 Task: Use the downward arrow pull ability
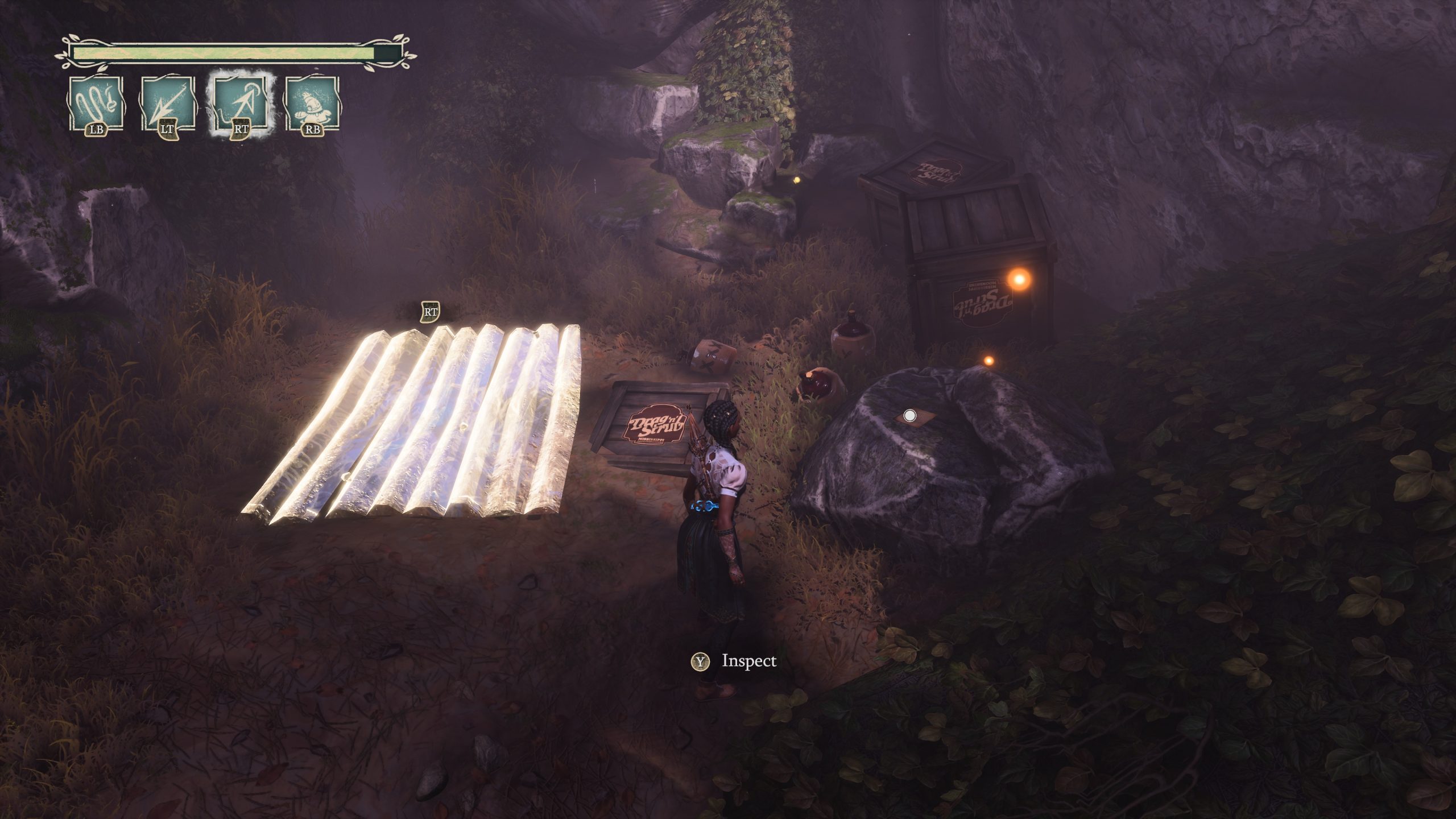[x=167, y=104]
